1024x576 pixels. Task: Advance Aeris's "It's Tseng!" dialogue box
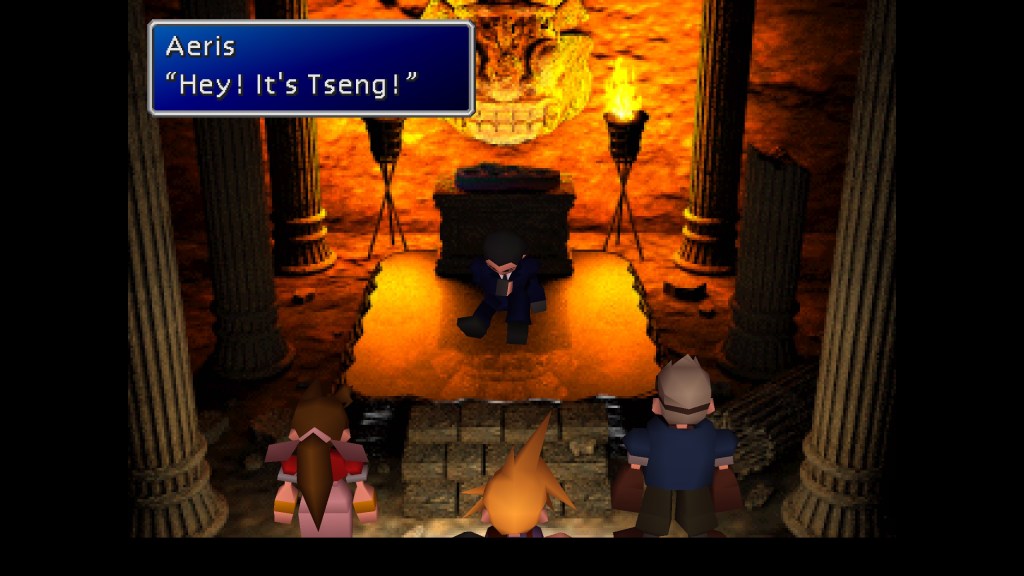pos(311,68)
